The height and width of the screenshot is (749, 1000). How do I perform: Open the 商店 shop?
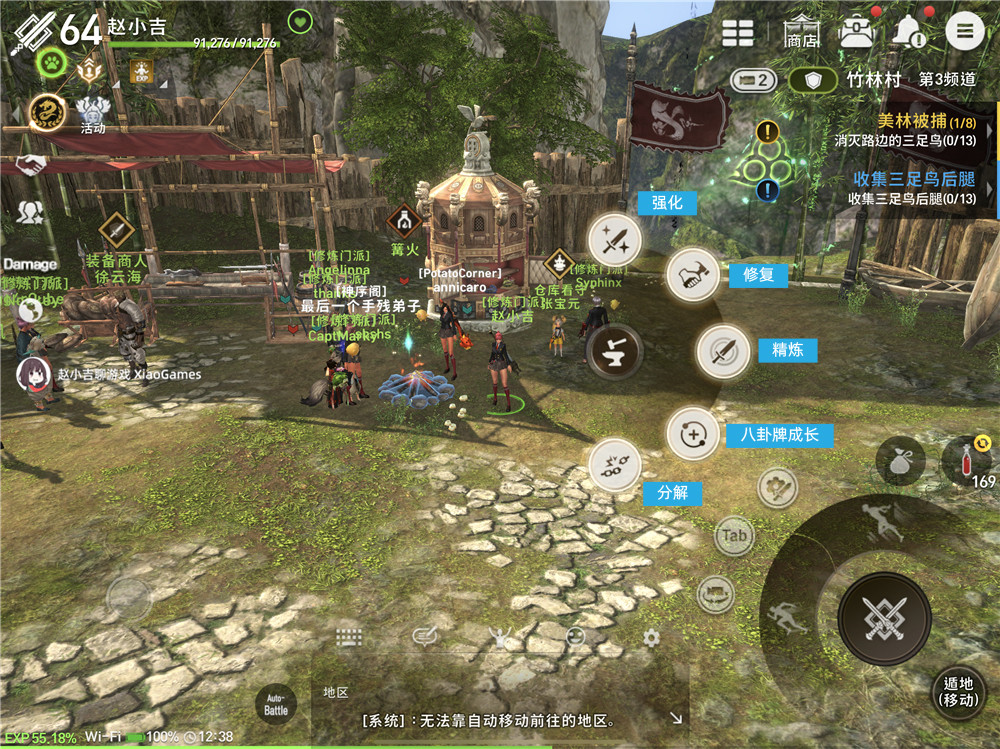click(802, 32)
